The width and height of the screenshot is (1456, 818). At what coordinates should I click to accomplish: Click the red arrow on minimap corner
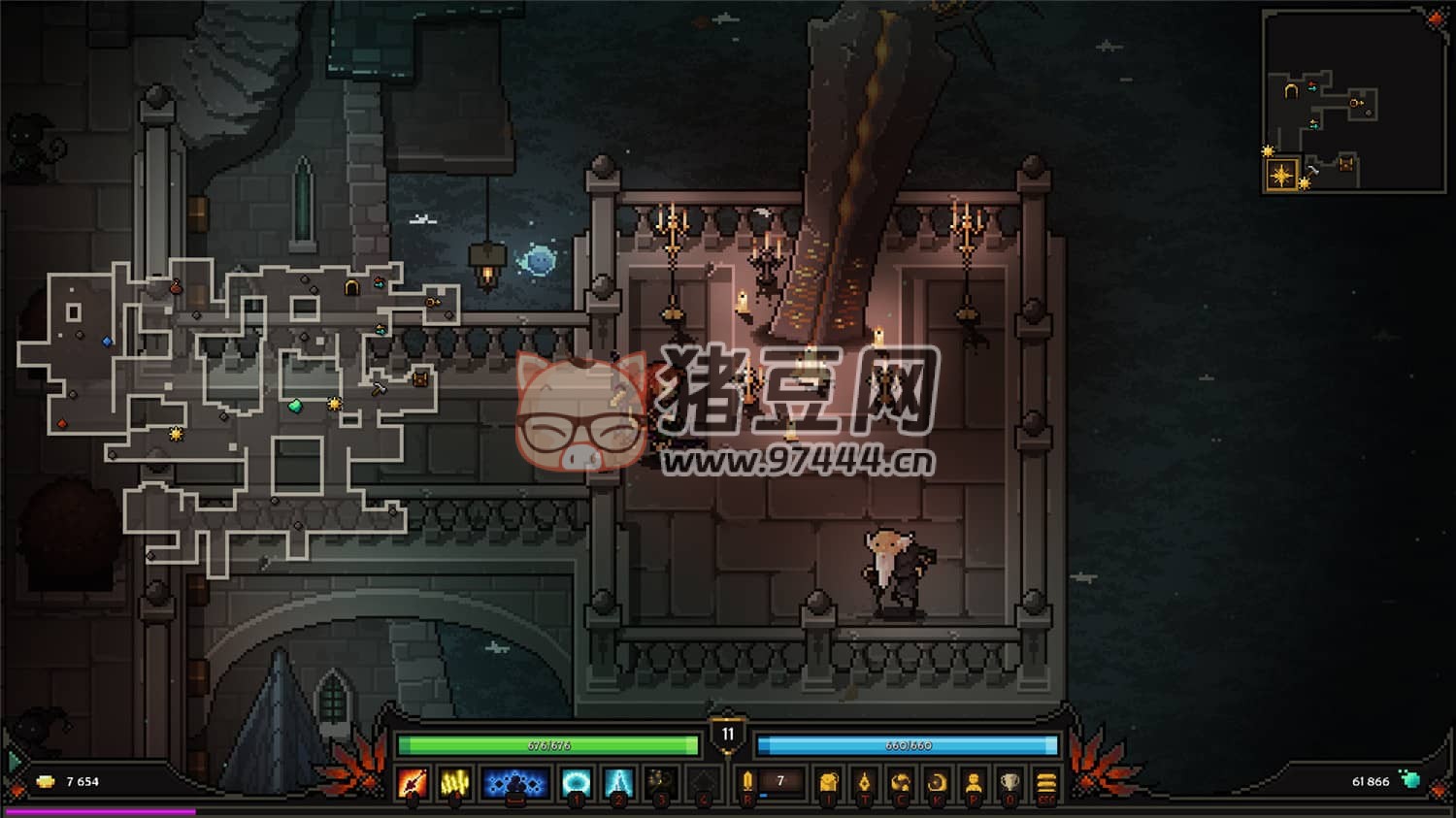[x=1436, y=18]
